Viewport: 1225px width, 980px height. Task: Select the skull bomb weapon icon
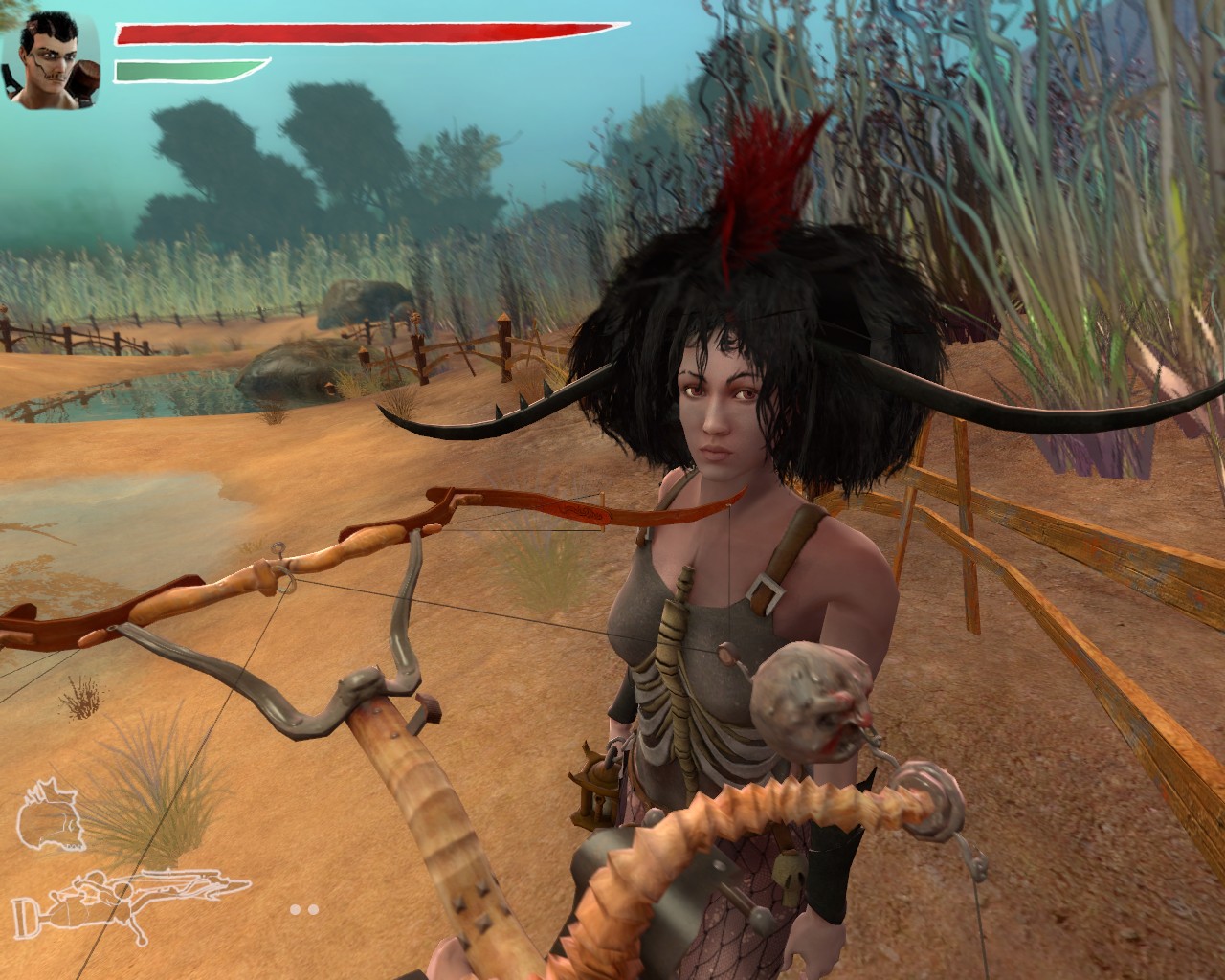(x=53, y=816)
